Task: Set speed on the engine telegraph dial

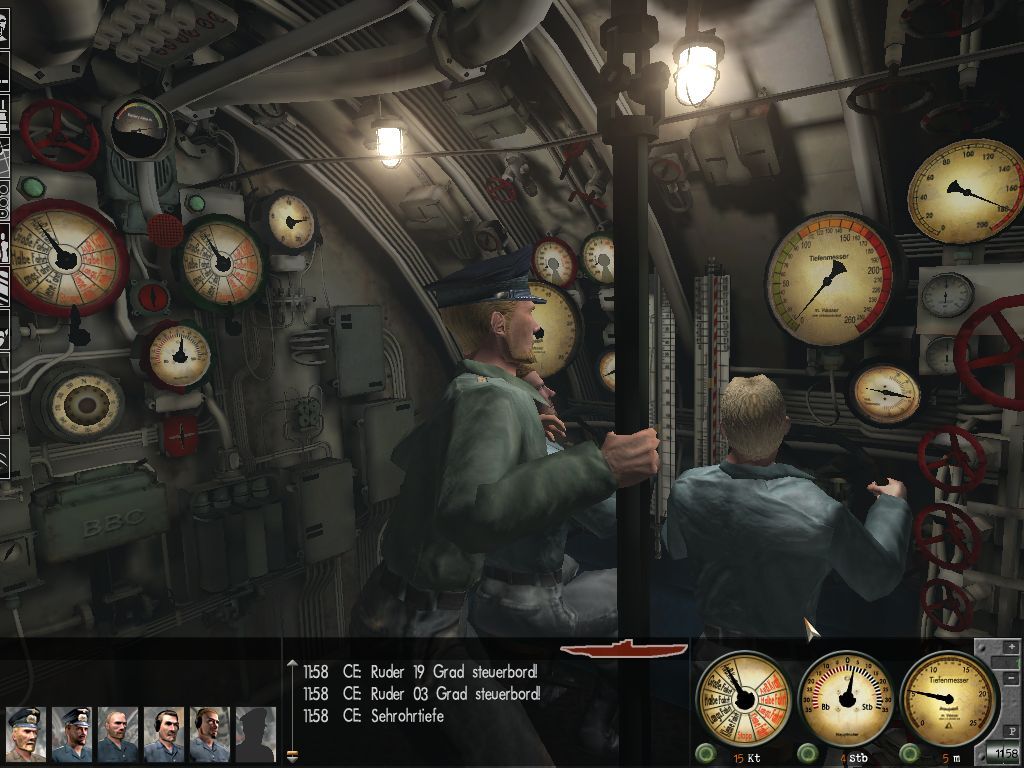Action: (x=742, y=696)
